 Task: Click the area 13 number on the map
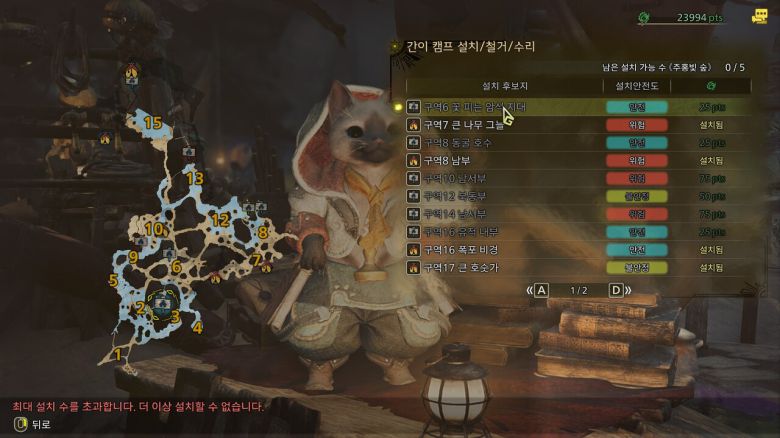tap(194, 178)
